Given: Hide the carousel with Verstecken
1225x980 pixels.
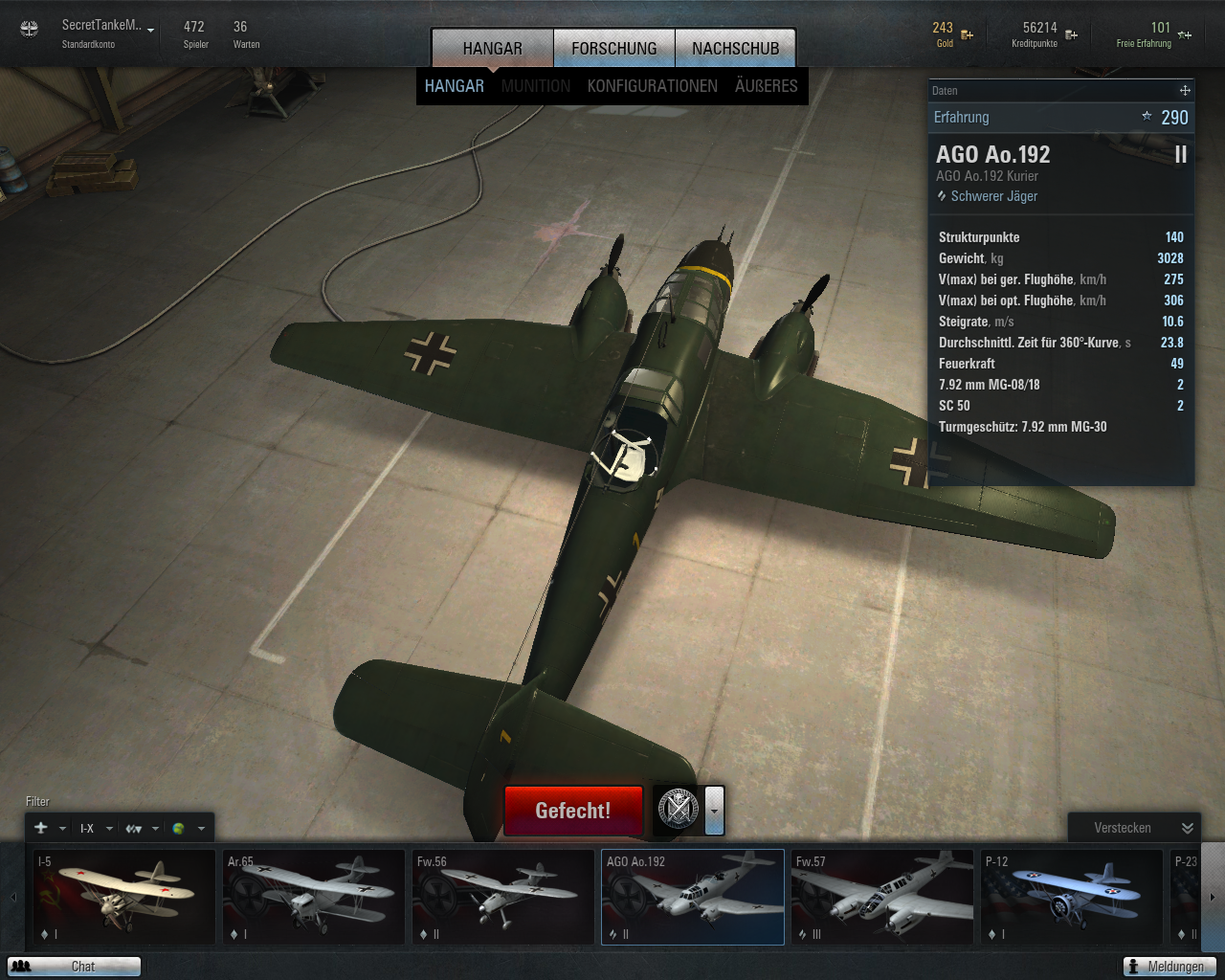Looking at the screenshot, I should click(1133, 828).
